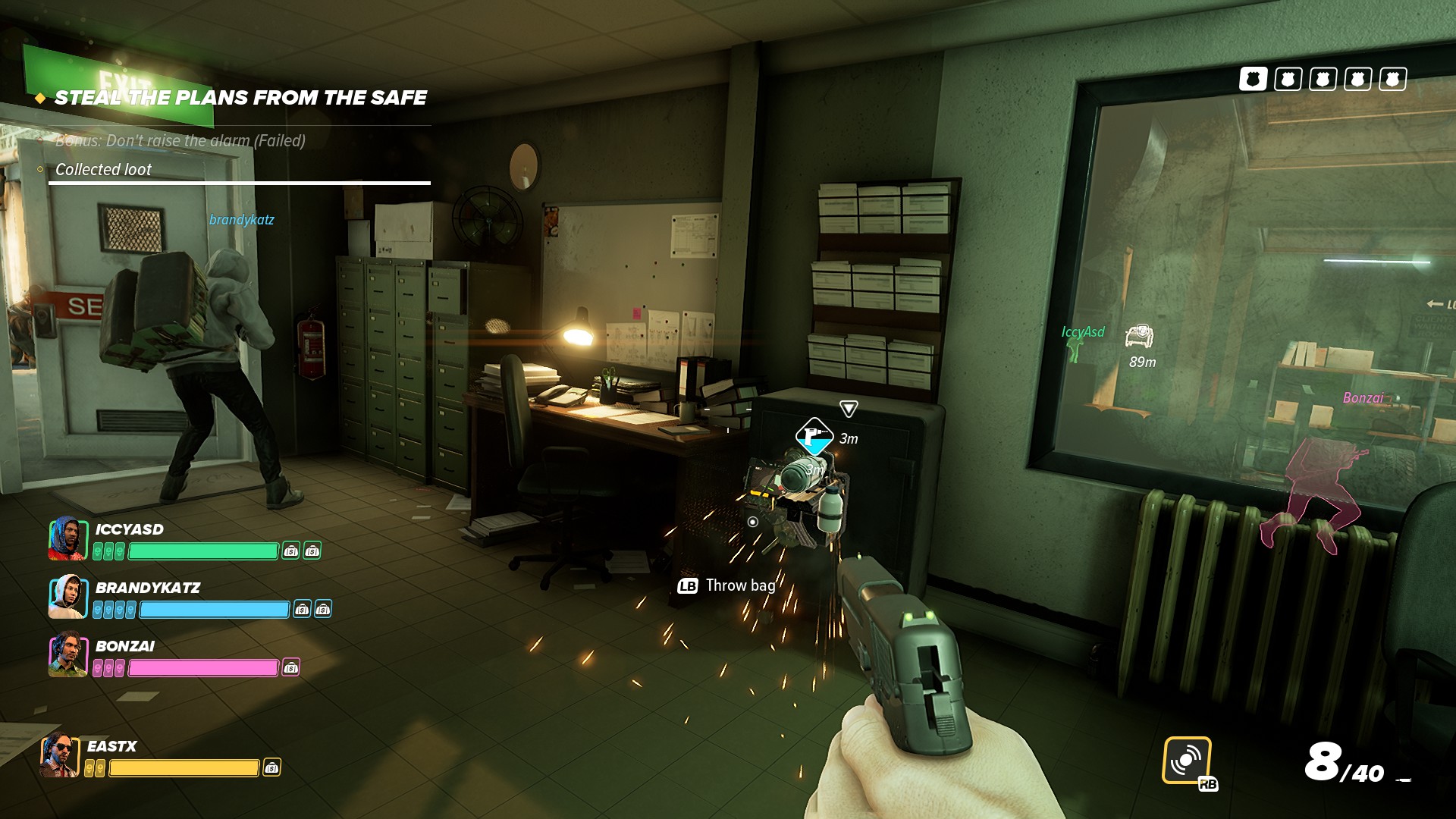Select the Steal the Plans objective tracker
Image resolution: width=1456 pixels, height=819 pixels.
(240, 98)
